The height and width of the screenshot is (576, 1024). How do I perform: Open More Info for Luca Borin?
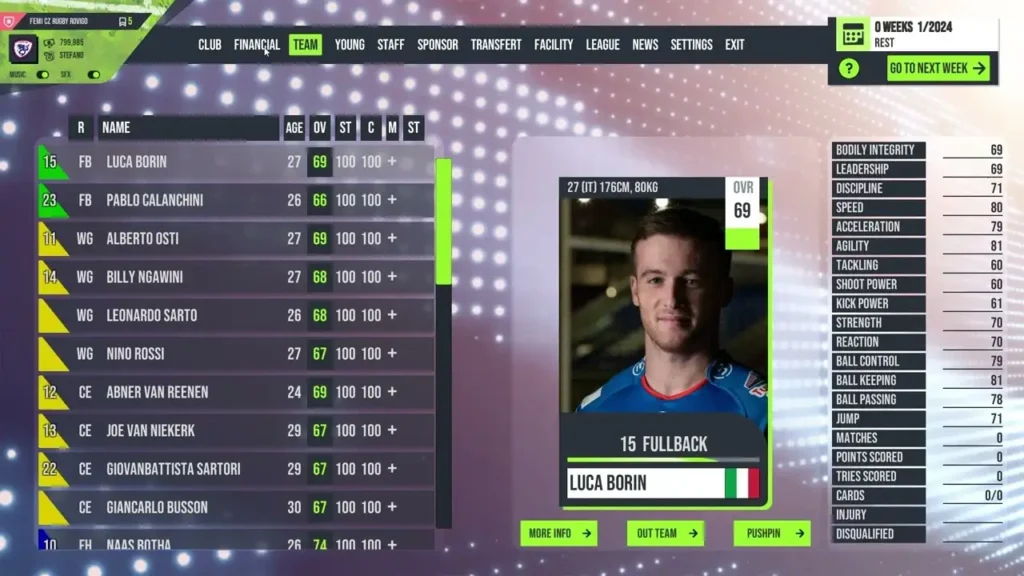pyautogui.click(x=558, y=533)
